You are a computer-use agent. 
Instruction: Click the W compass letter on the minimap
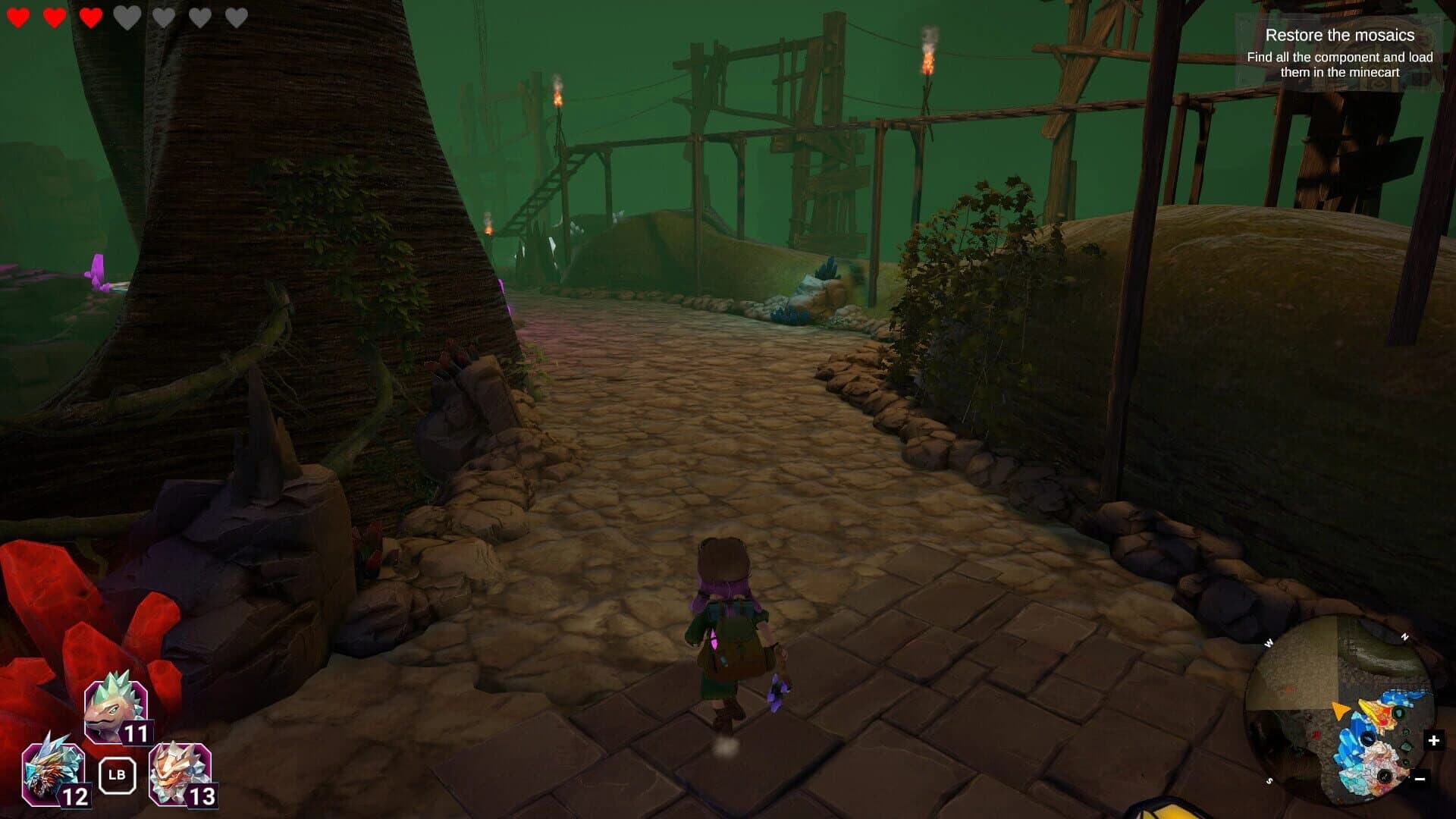1269,642
